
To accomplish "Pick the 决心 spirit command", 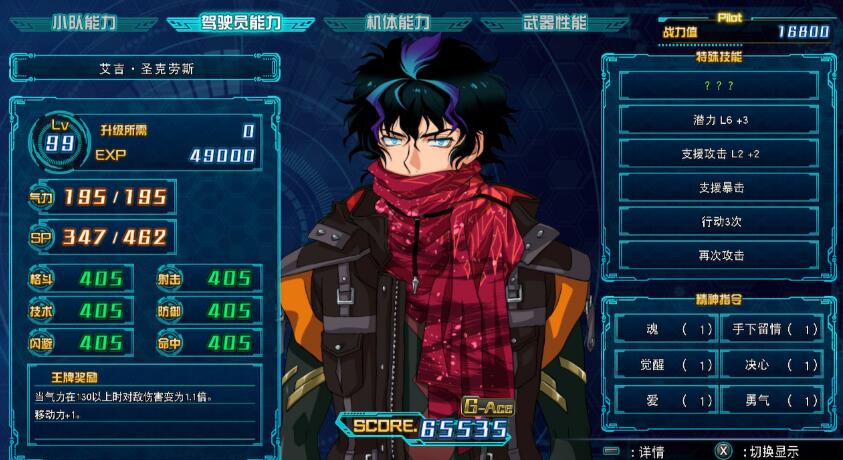I will tap(772, 364).
